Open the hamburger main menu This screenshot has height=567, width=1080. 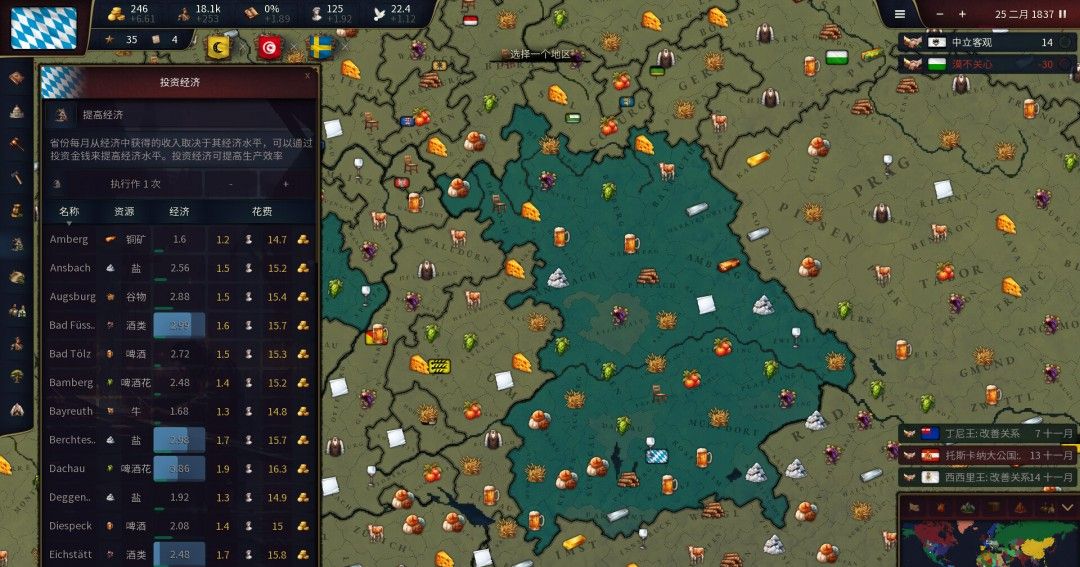899,14
